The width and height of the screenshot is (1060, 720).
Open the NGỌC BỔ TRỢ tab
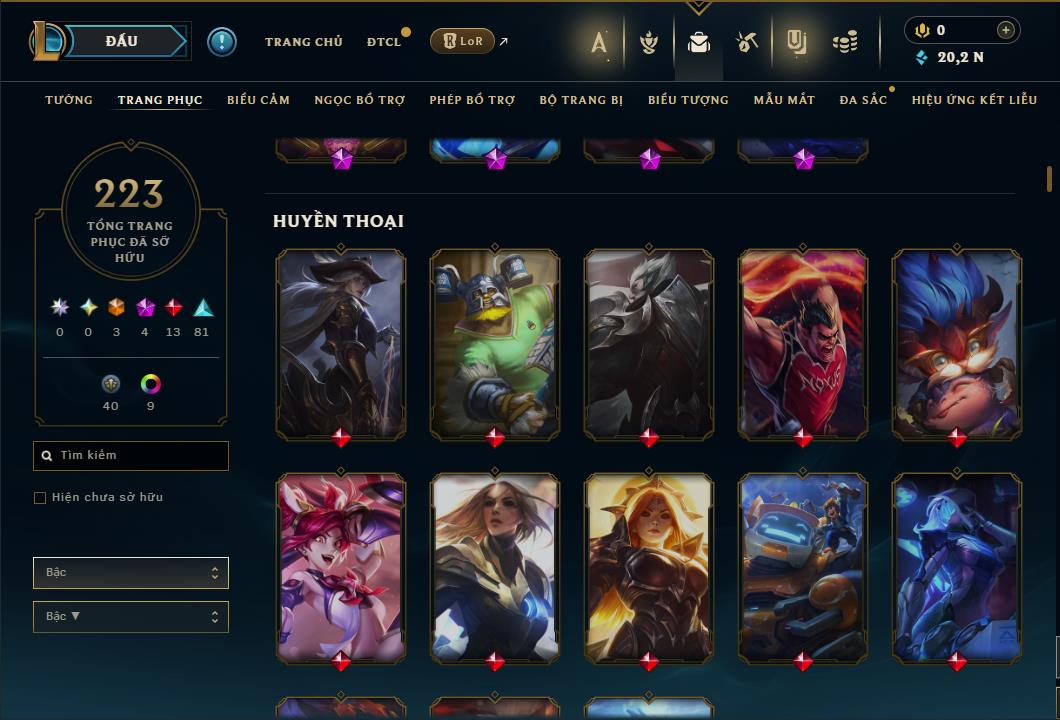(359, 100)
